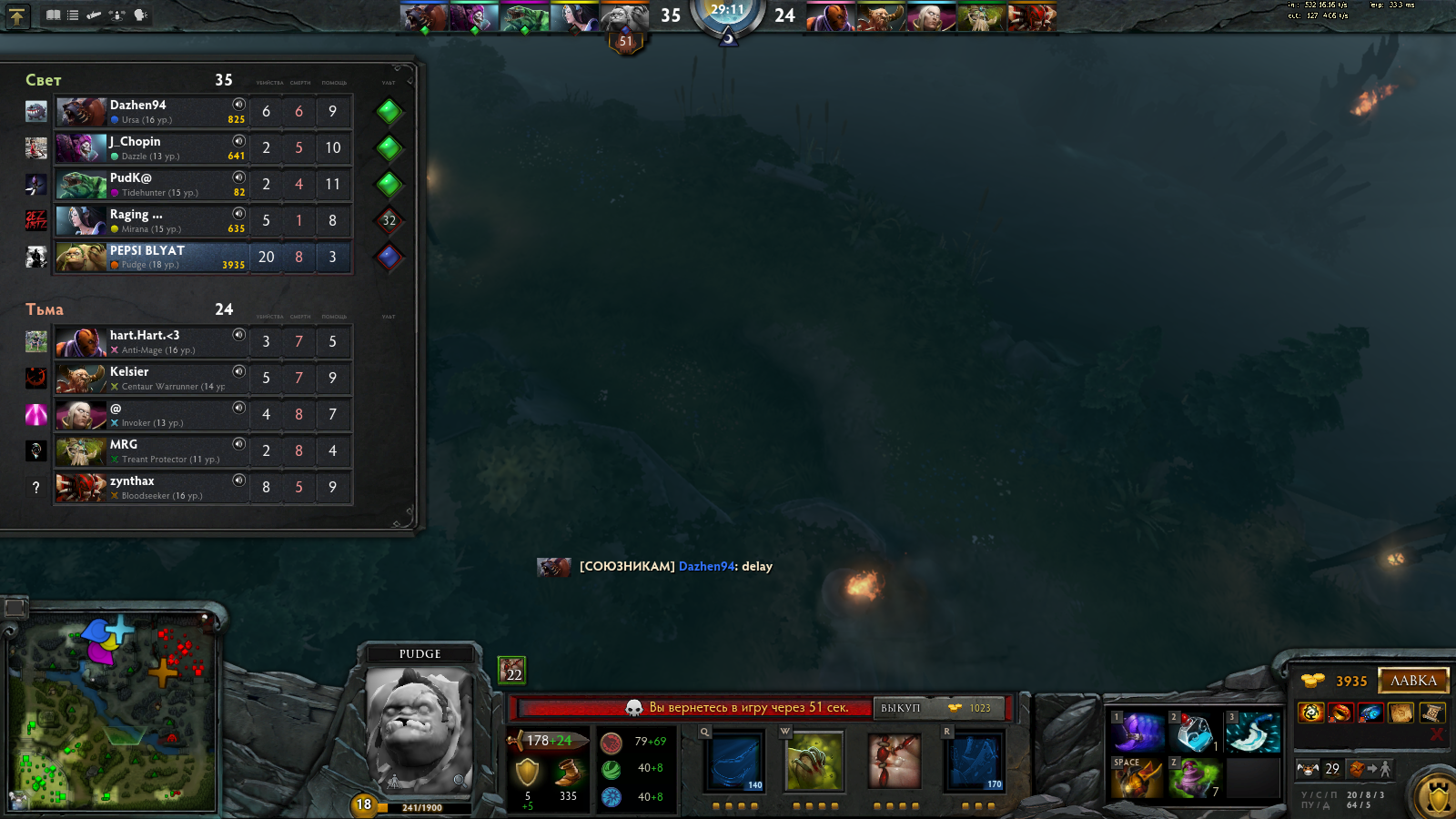Open the book icon in top toolbar
This screenshot has height=819, width=1456.
(x=54, y=15)
